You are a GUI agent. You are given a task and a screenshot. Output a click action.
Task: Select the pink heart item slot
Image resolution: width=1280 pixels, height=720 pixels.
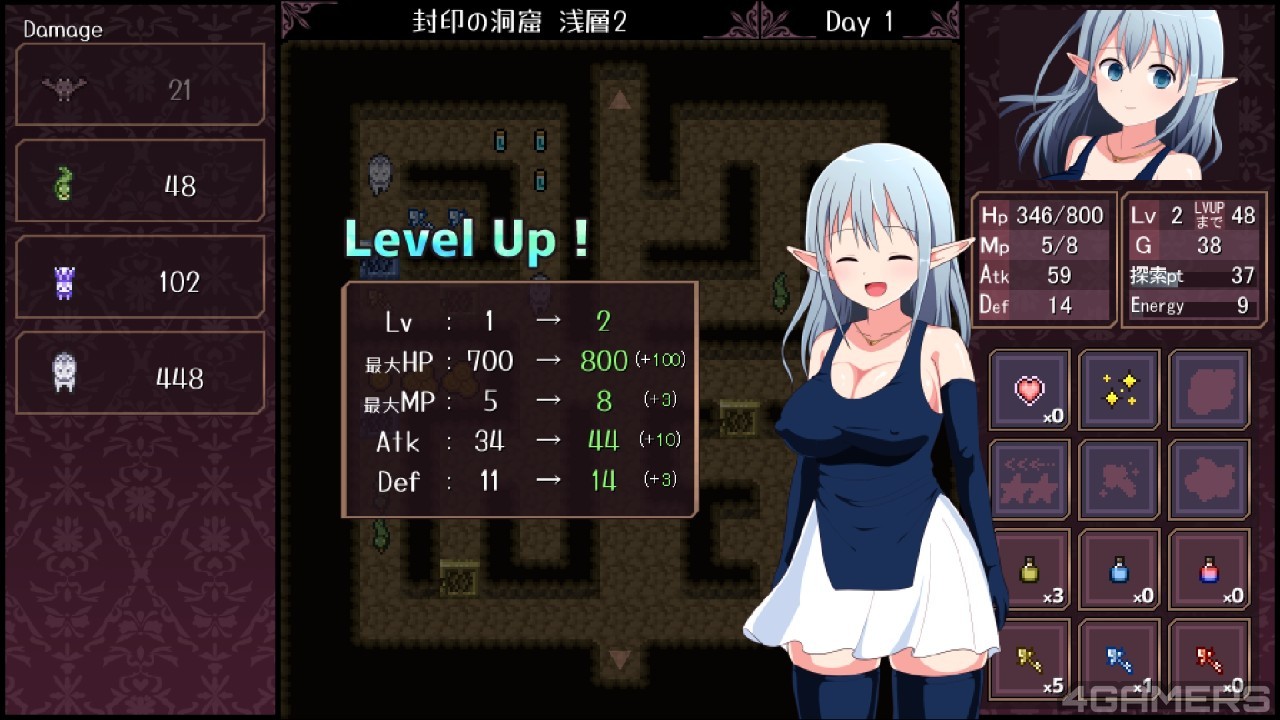[1029, 390]
